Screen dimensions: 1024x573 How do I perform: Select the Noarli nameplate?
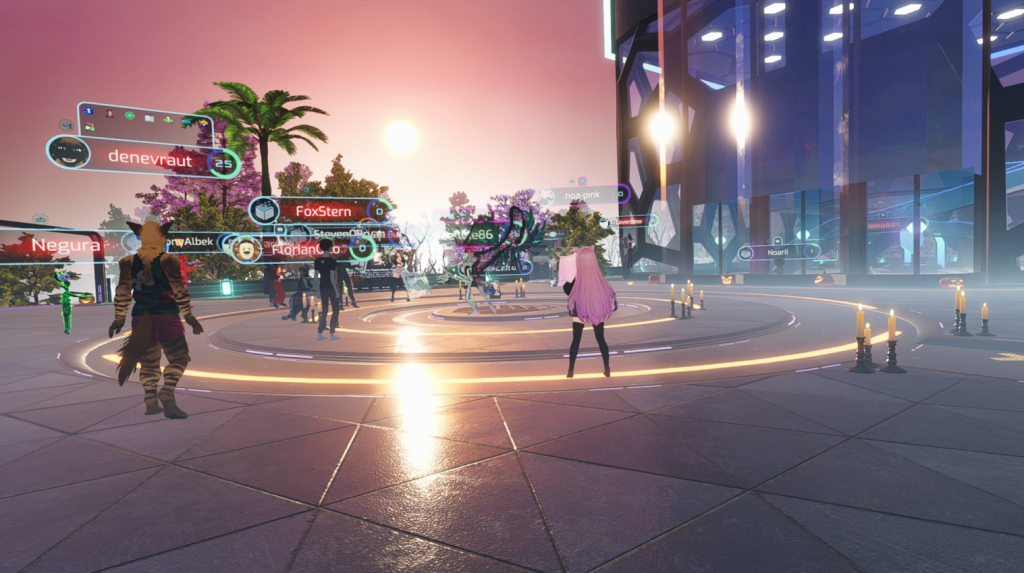778,253
